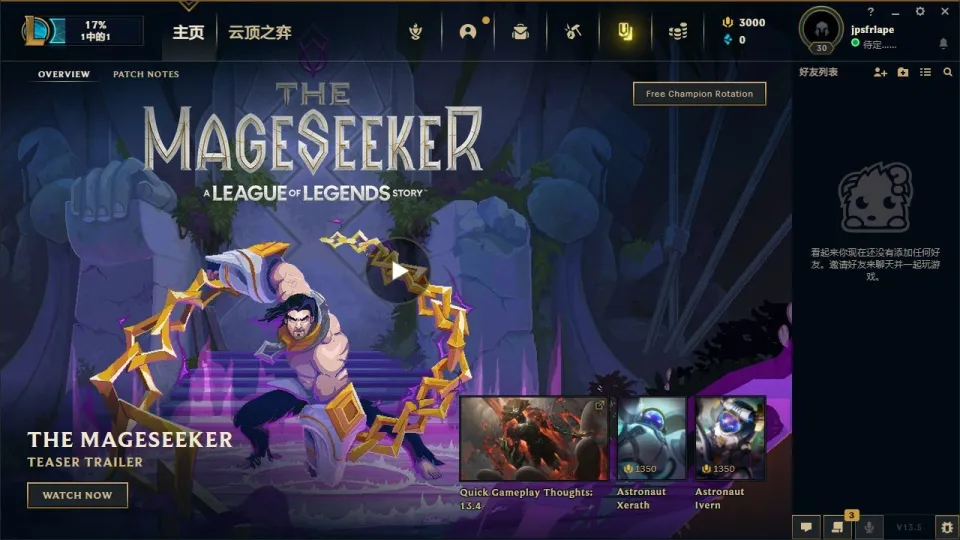The width and height of the screenshot is (960, 540).
Task: Open the coin stack store icon
Action: [678, 31]
